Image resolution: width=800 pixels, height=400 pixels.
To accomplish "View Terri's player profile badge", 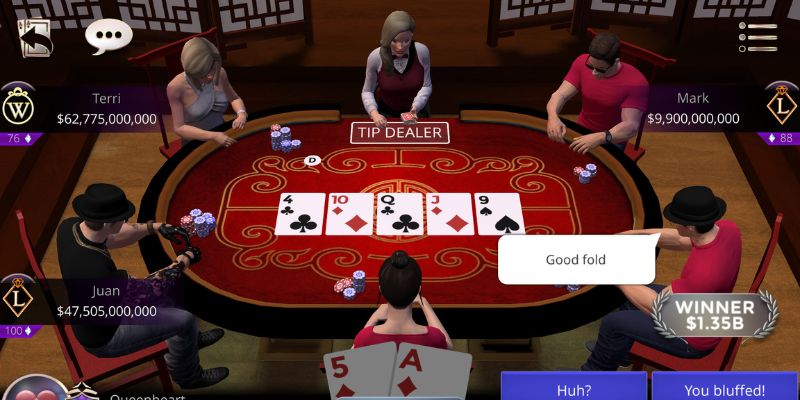I will click(18, 107).
